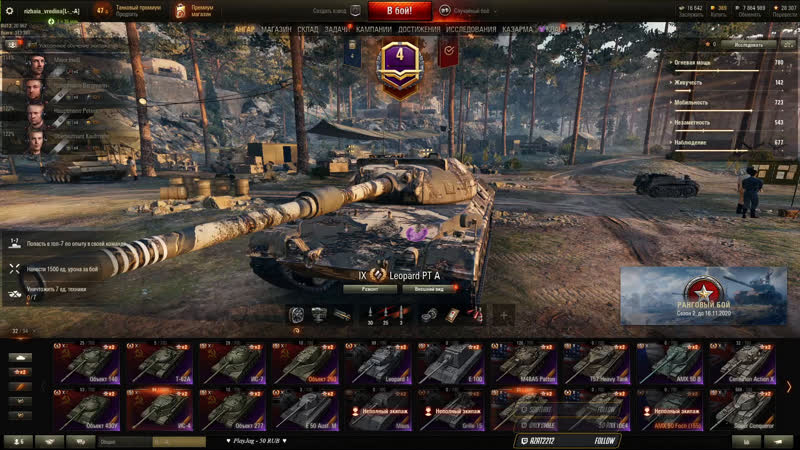
Task: Open the "Магазин" shop tab
Action: 276,30
